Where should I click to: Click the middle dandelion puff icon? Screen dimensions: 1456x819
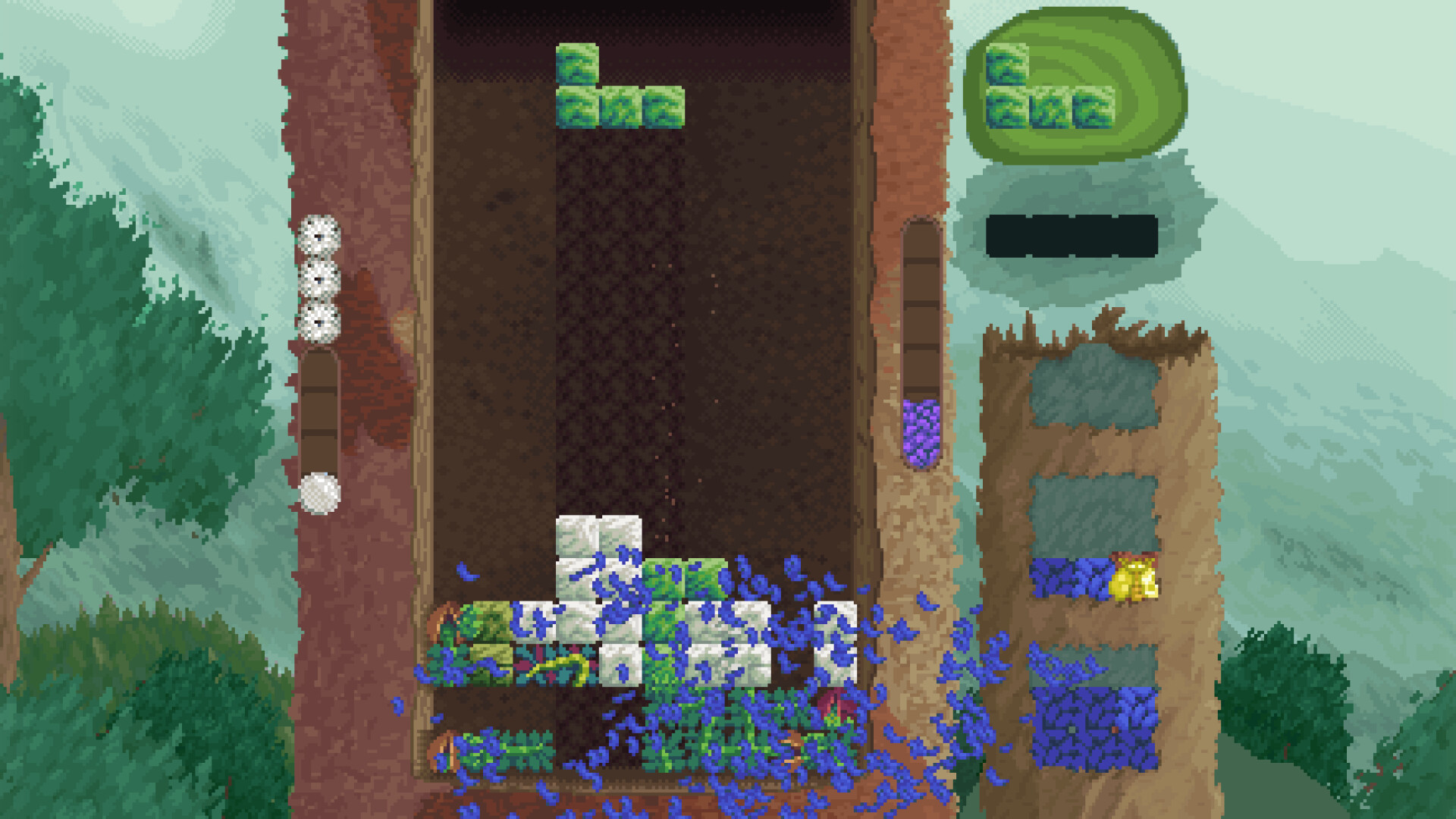(x=319, y=279)
